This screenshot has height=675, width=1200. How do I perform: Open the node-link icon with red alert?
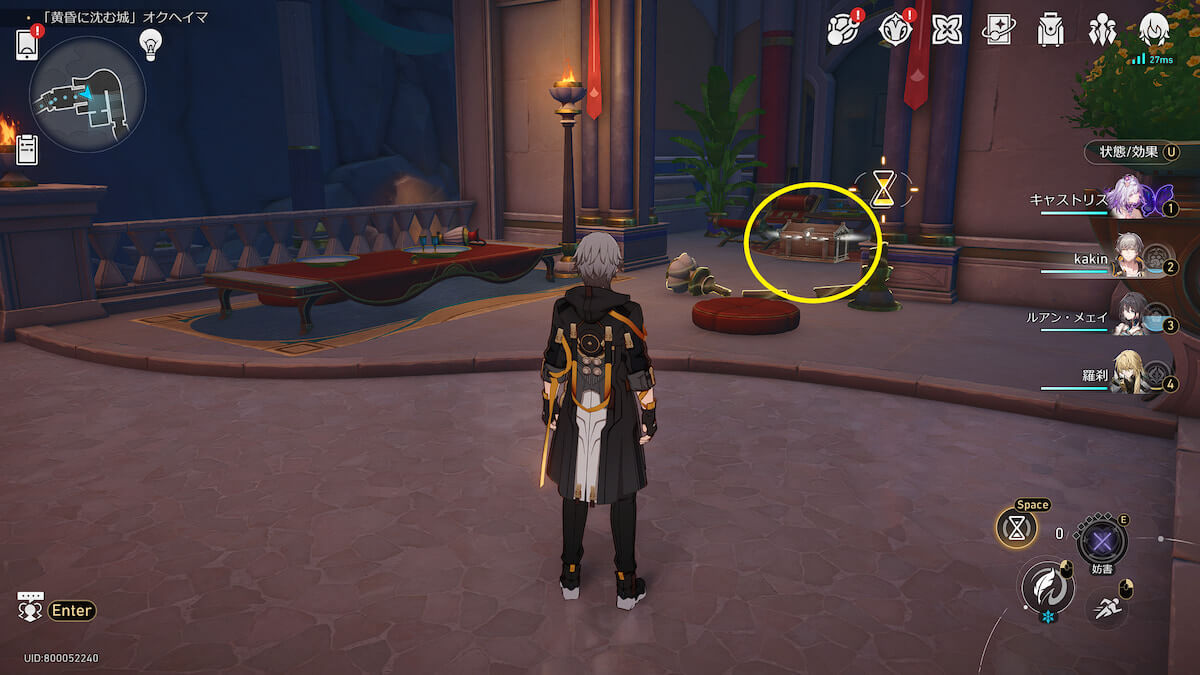coord(842,30)
